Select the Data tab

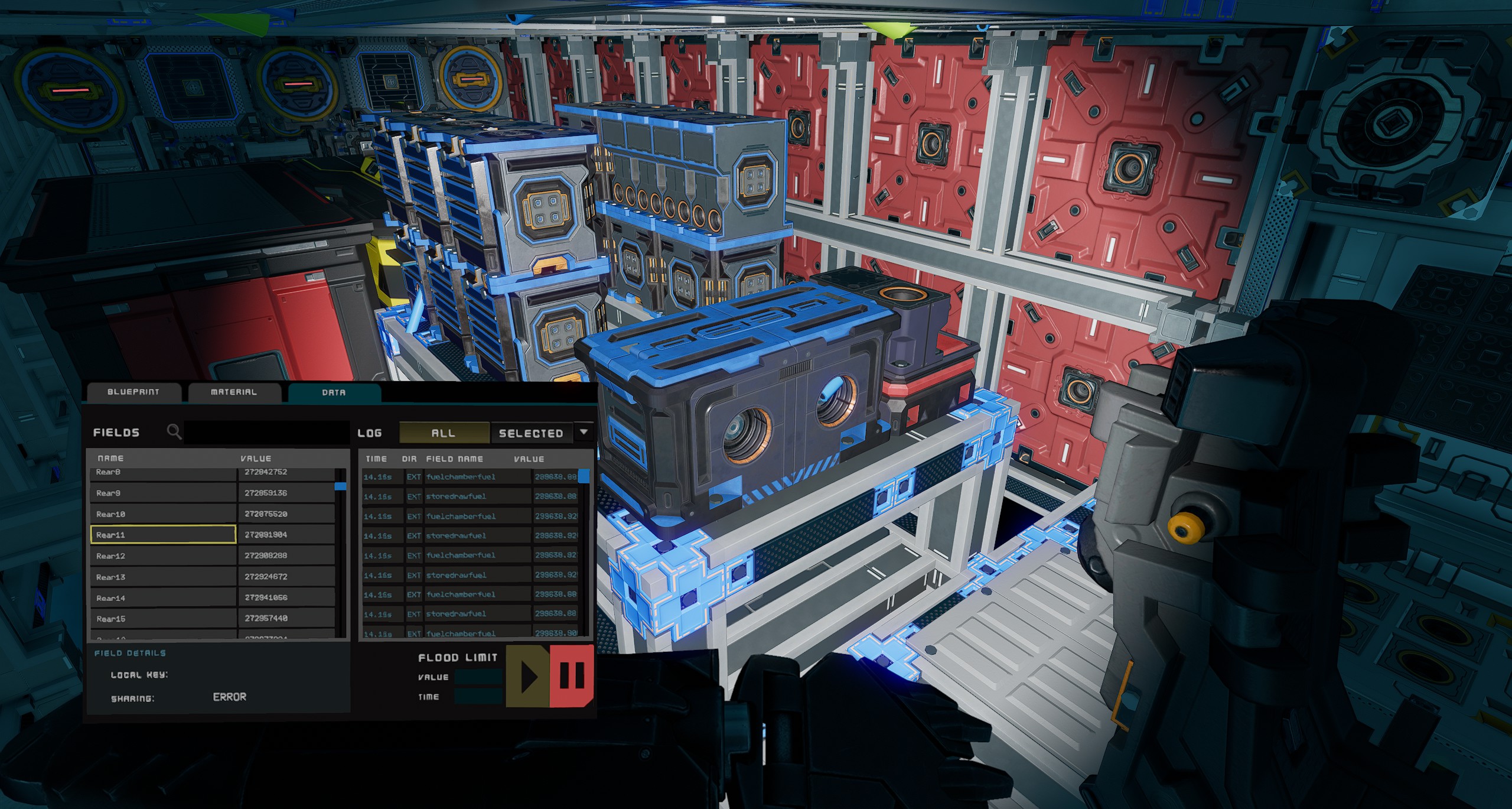pos(334,392)
